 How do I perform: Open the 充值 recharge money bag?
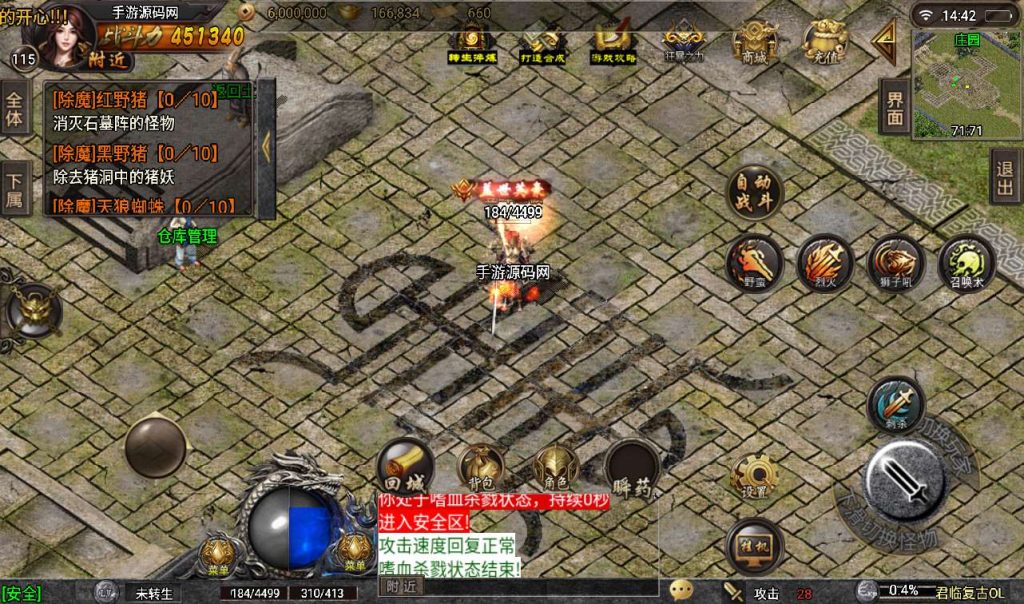pos(824,42)
